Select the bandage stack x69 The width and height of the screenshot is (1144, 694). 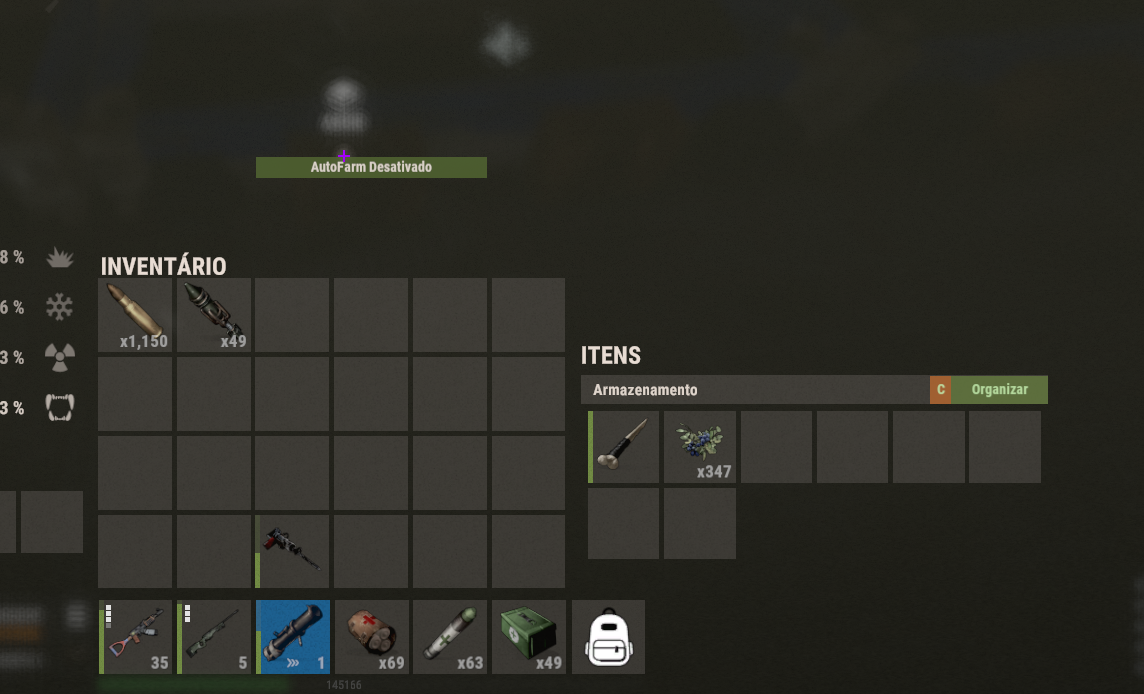[372, 637]
